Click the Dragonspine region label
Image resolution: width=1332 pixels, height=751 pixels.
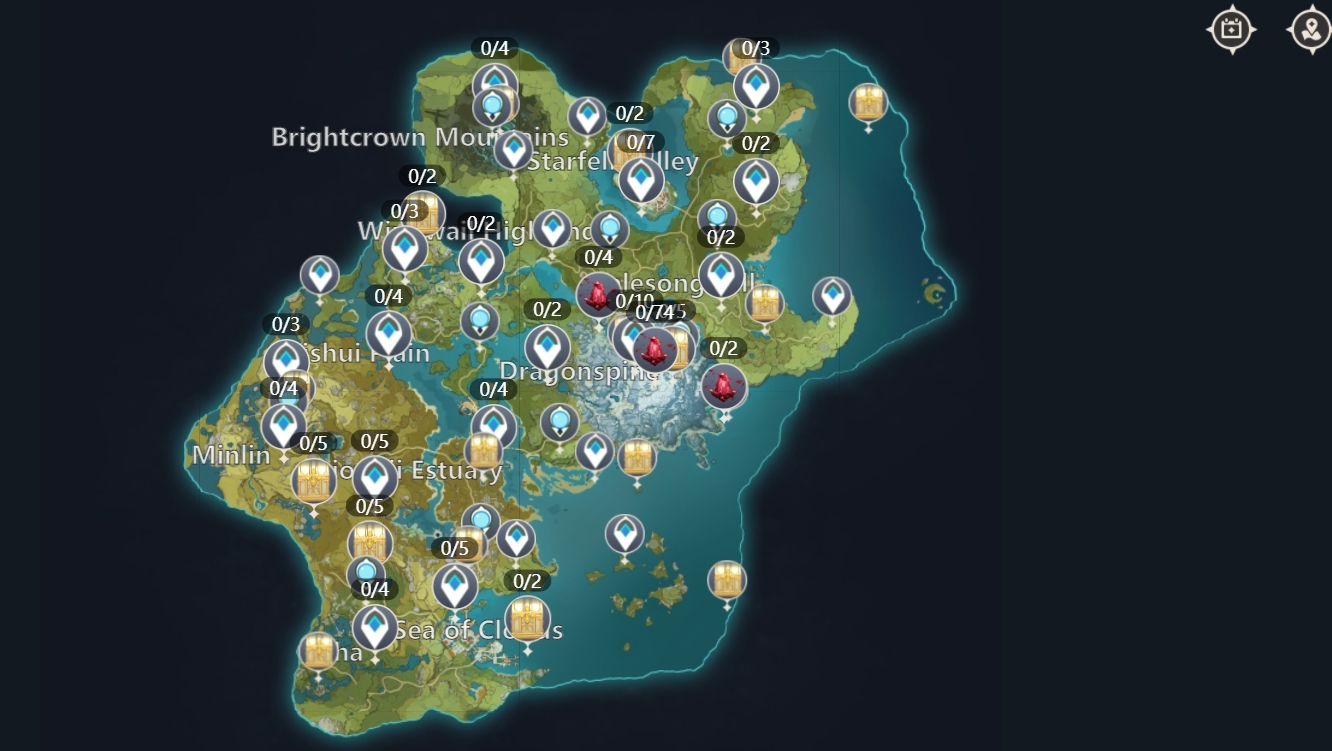click(580, 371)
